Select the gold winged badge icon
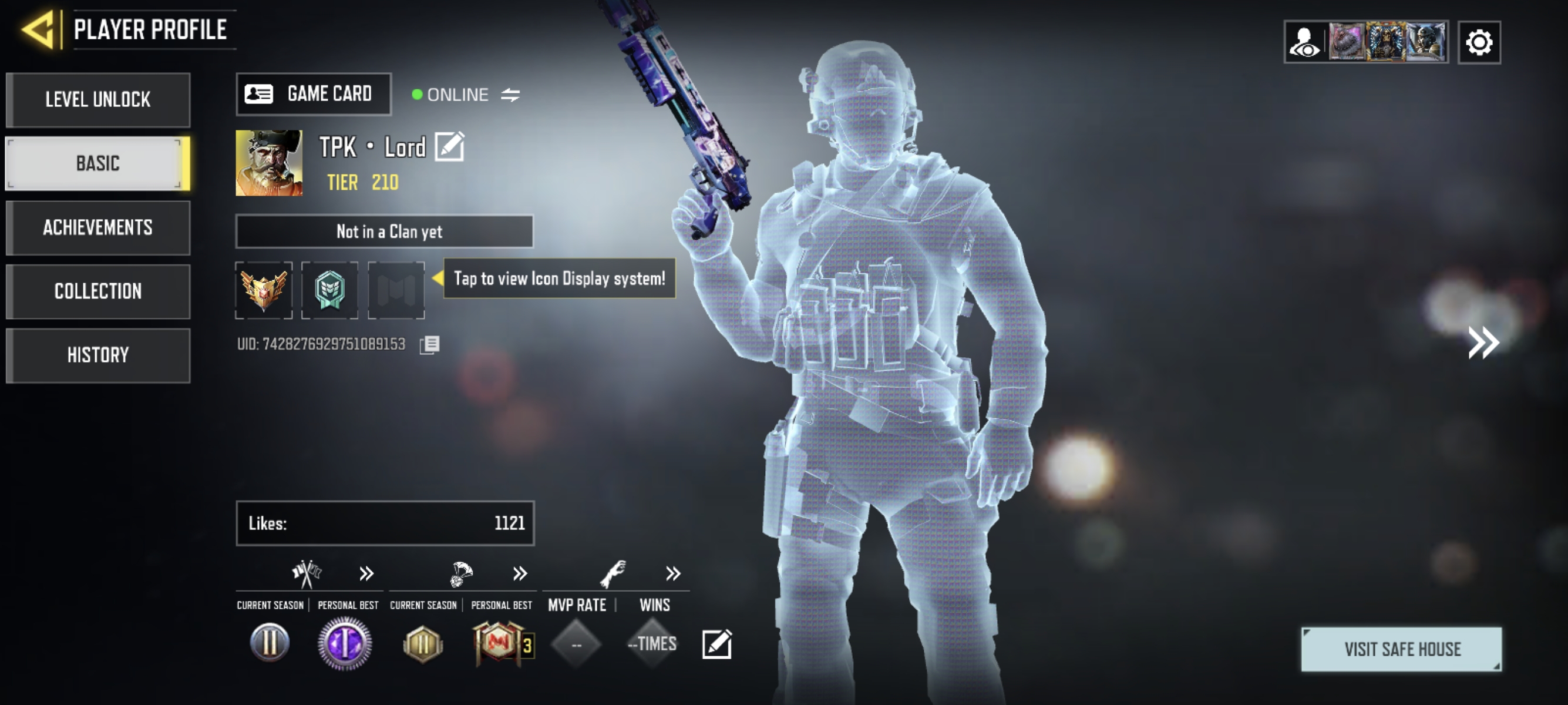This screenshot has height=705, width=1568. pos(264,290)
